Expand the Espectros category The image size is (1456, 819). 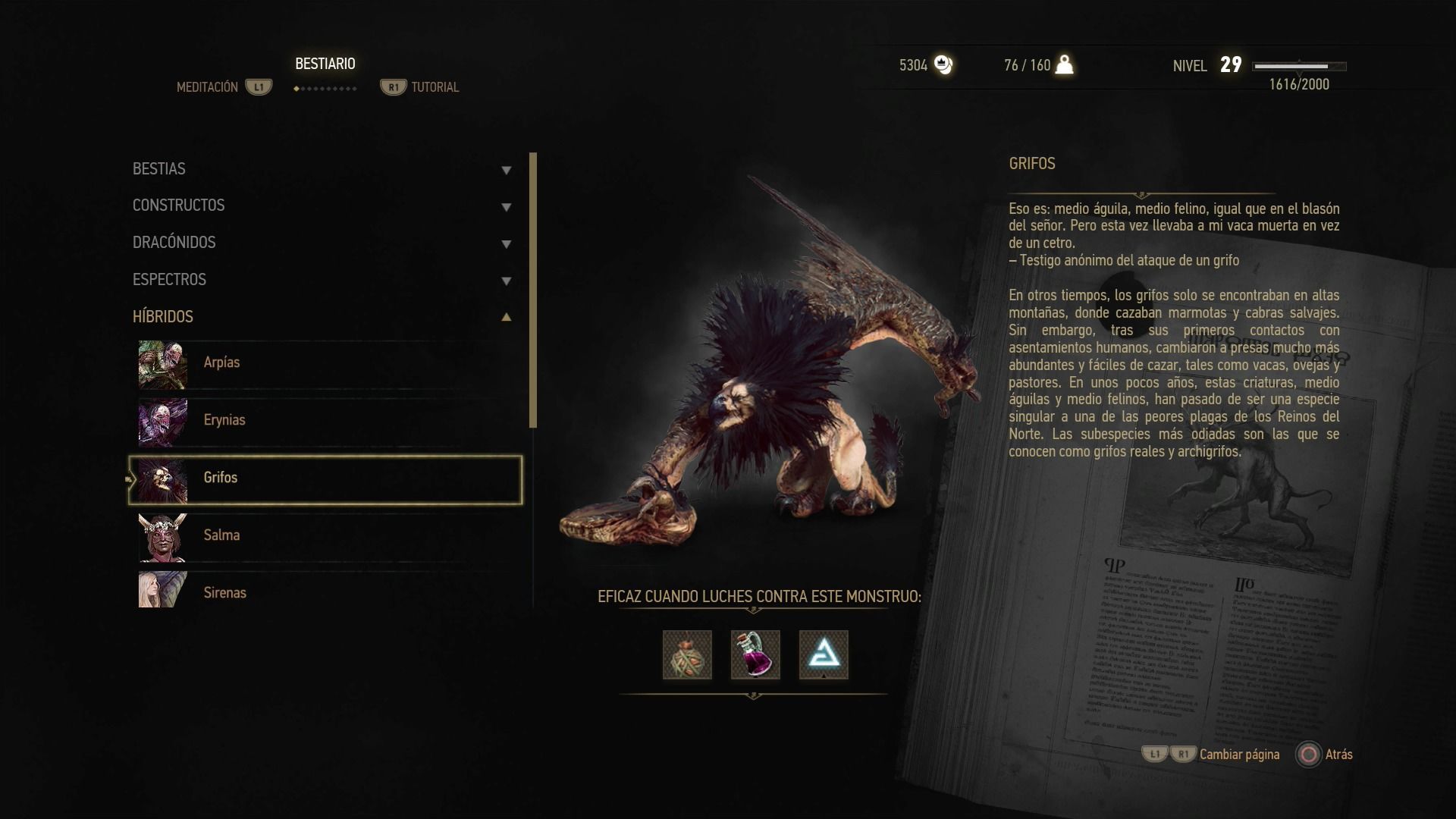pyautogui.click(x=322, y=280)
